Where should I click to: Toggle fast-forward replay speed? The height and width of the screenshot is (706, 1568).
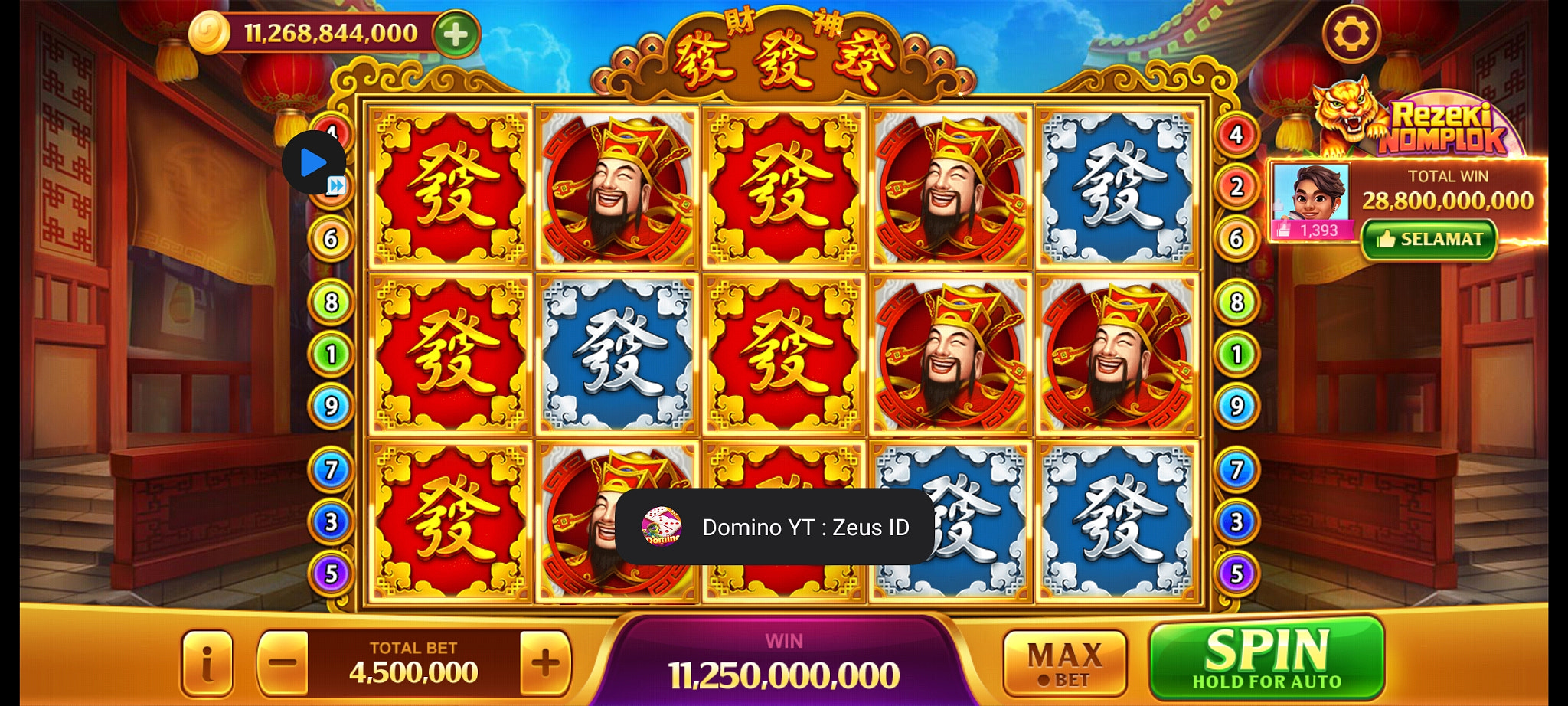(336, 184)
